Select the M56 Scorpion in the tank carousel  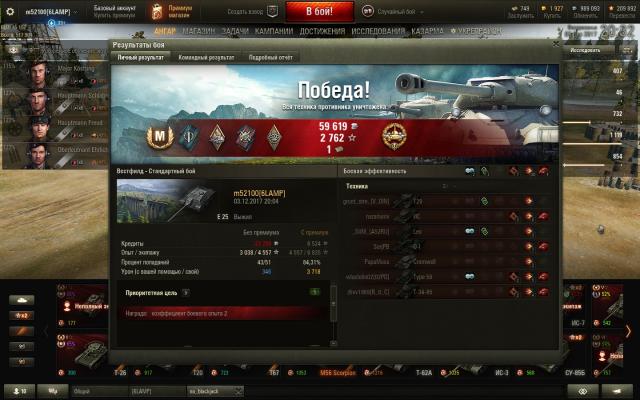point(328,372)
